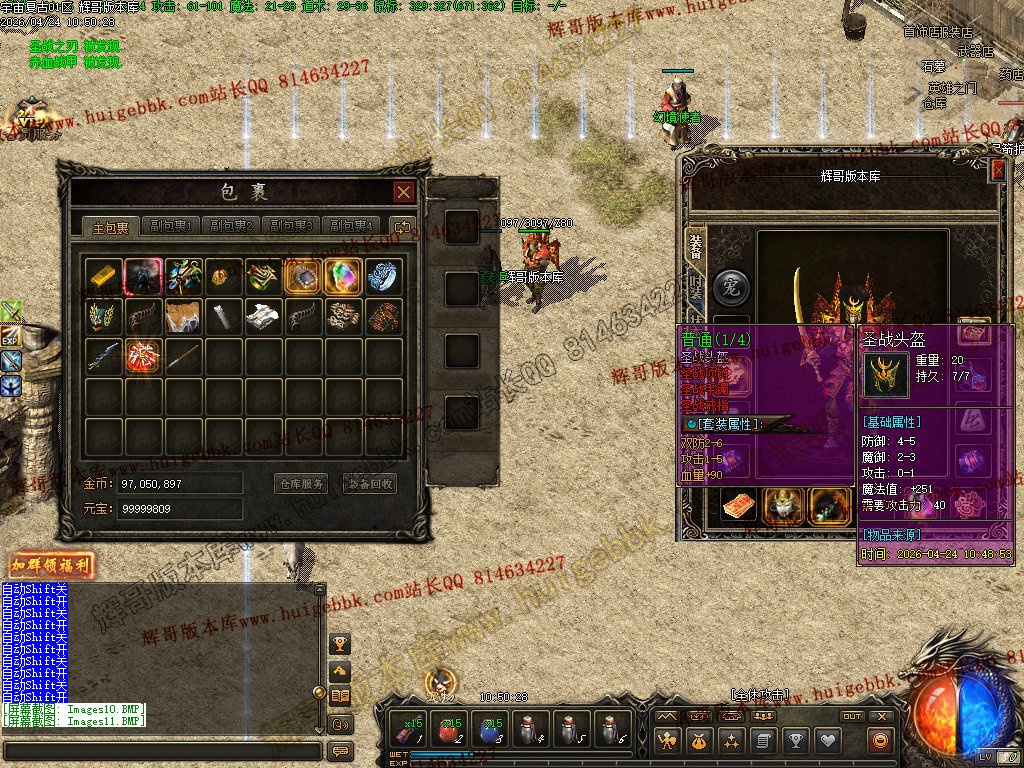This screenshot has width=1024, height=768.
Task: Select the blue dragon ring item
Action: click(x=383, y=276)
